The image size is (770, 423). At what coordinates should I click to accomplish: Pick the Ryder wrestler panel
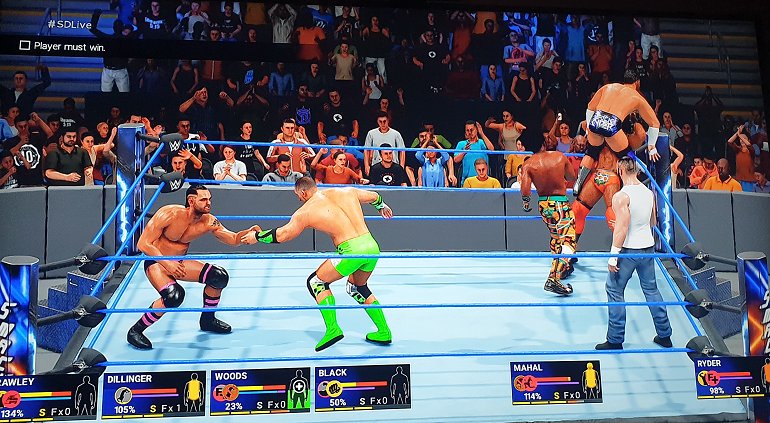pyautogui.click(x=732, y=378)
